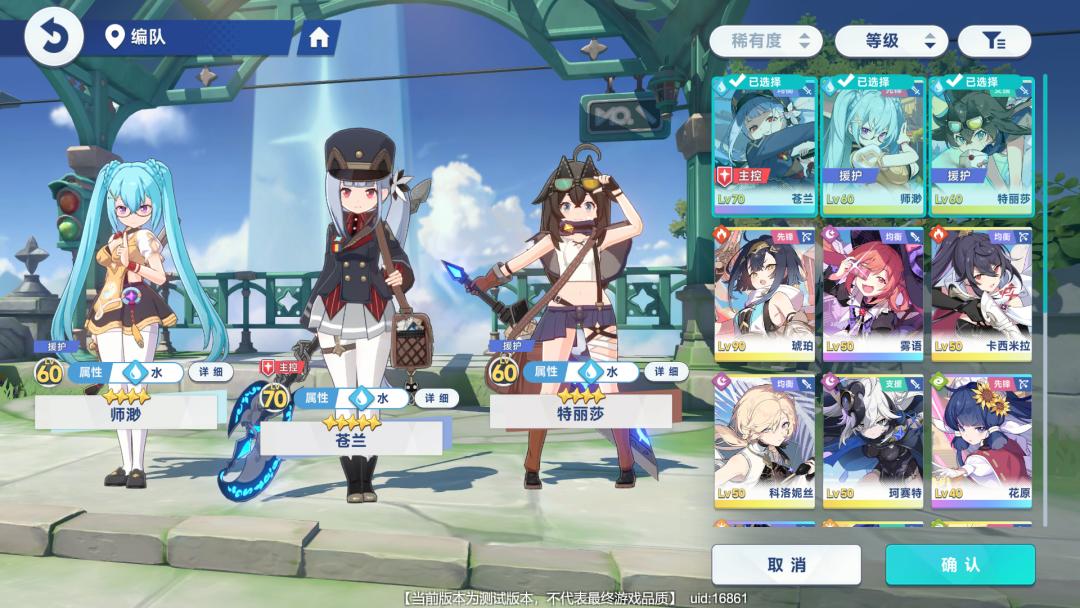The image size is (1080, 608).
Task: Deselect the 苍兰 character card
Action: (x=765, y=146)
